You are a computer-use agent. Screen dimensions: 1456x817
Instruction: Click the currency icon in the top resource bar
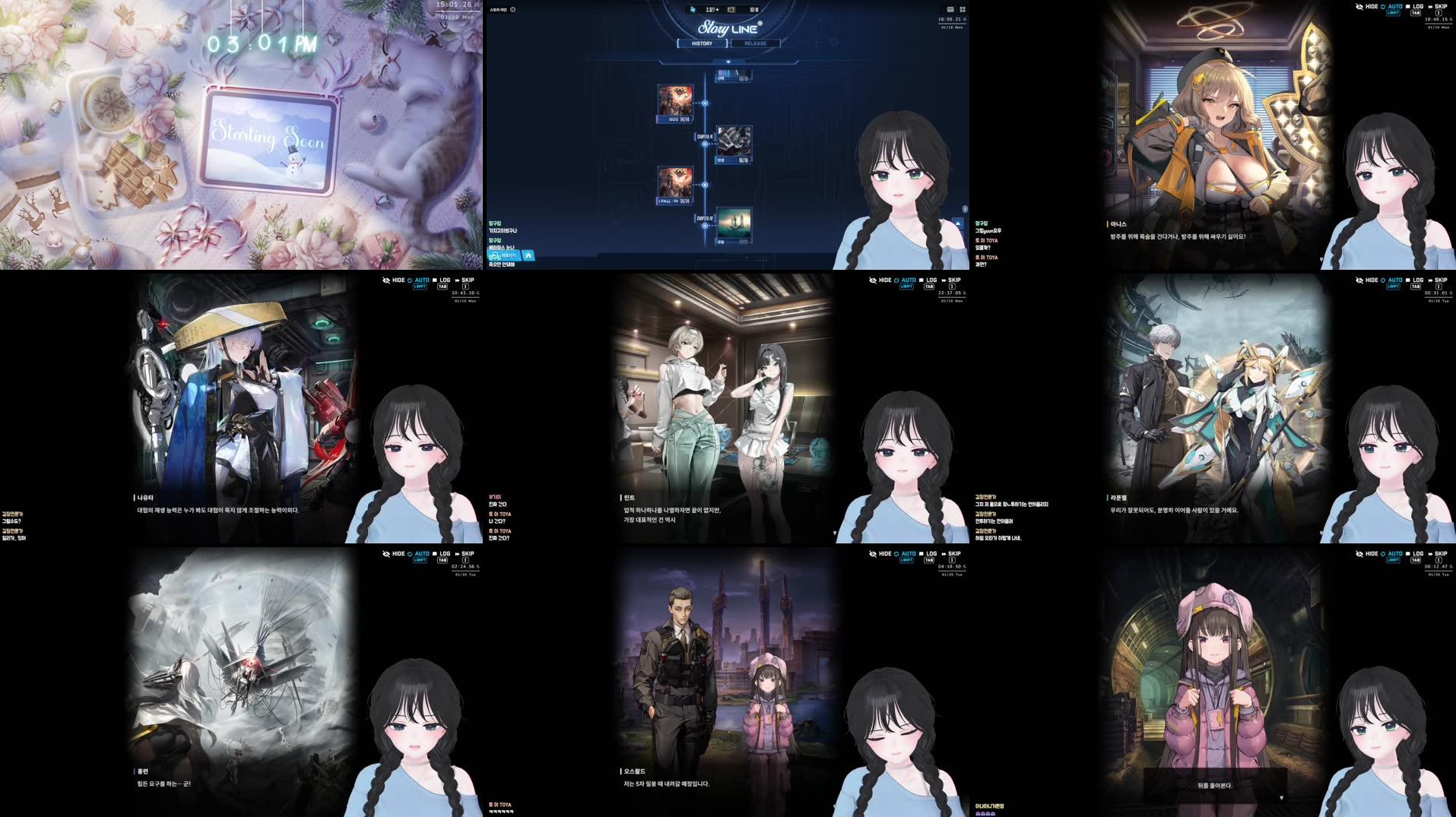pos(693,10)
